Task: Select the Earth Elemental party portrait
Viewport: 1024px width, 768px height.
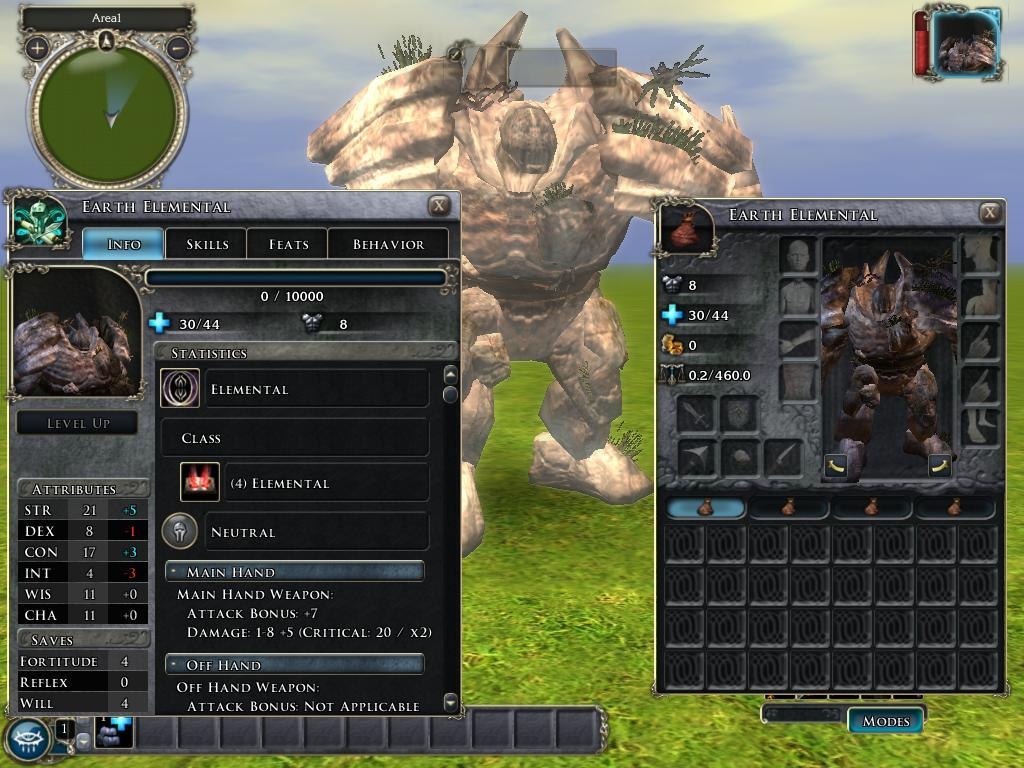Action: (x=963, y=43)
